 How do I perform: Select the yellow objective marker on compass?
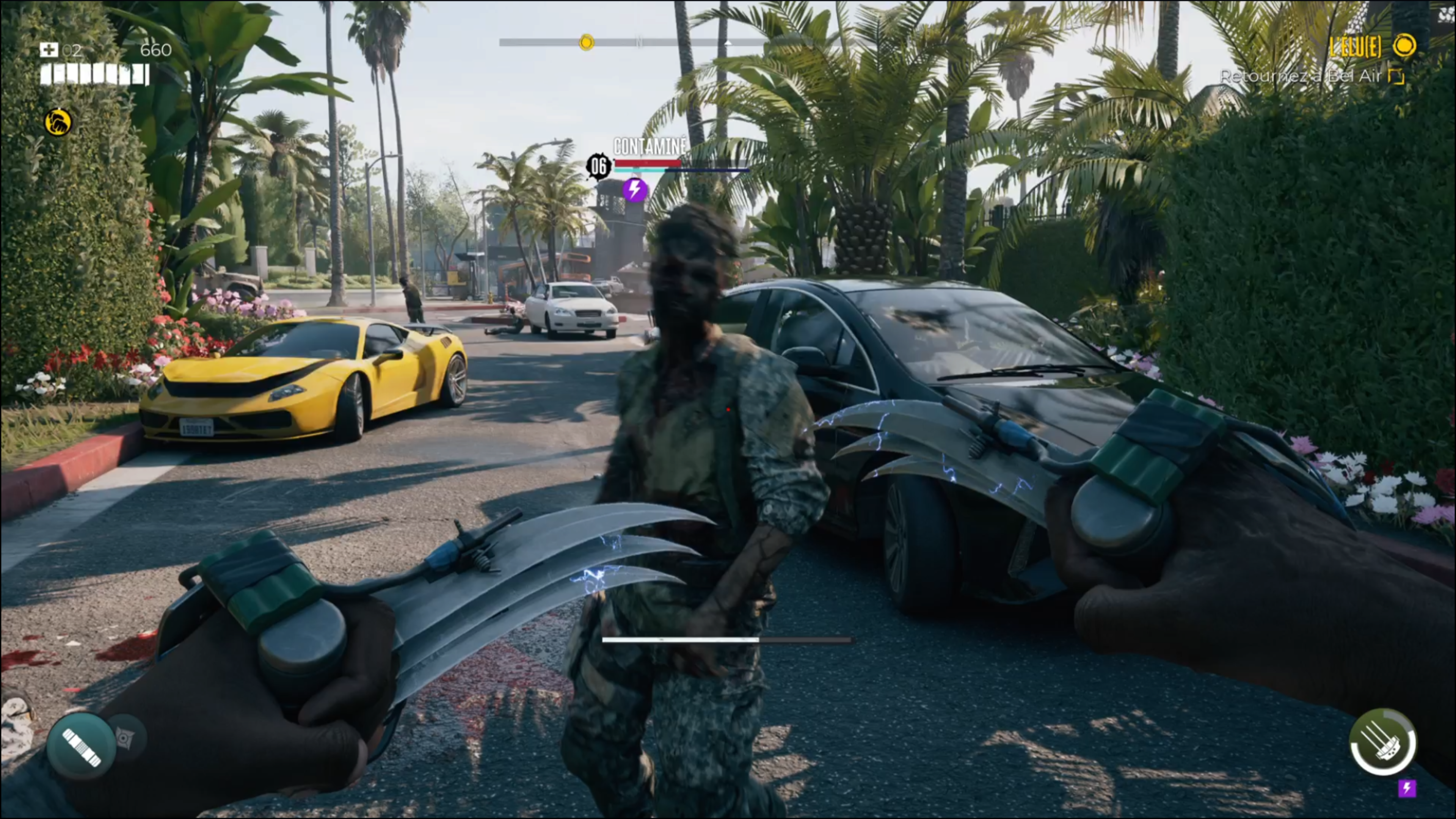point(586,42)
